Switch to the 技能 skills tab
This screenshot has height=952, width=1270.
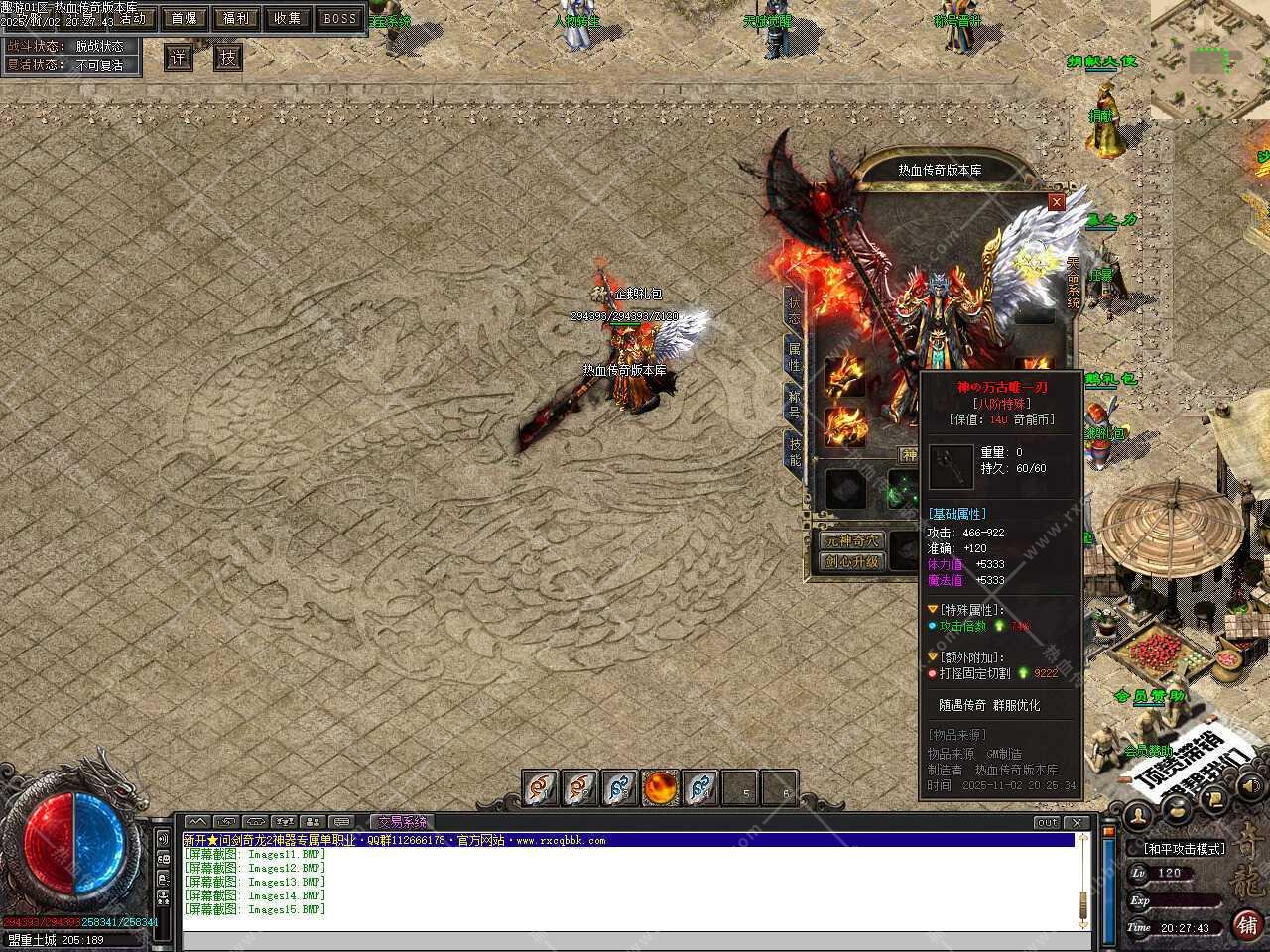[x=794, y=451]
